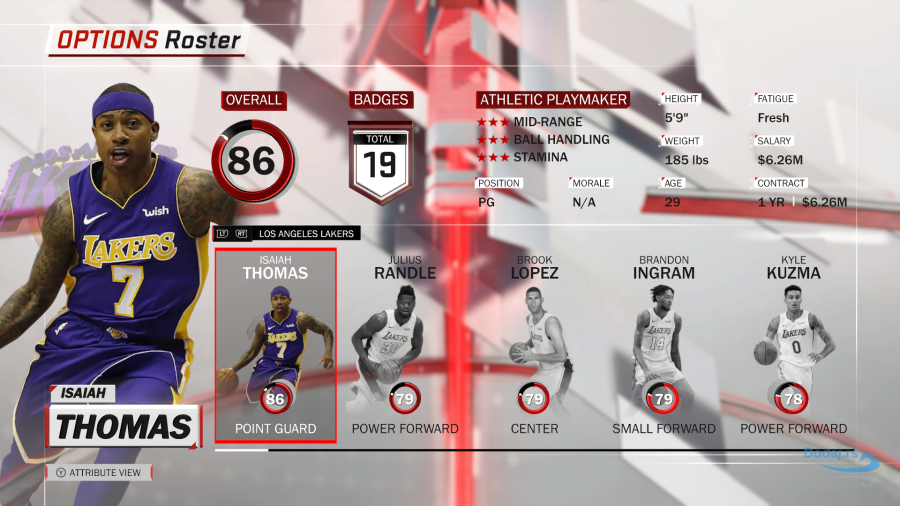Open the Options Roster header

(x=148, y=41)
